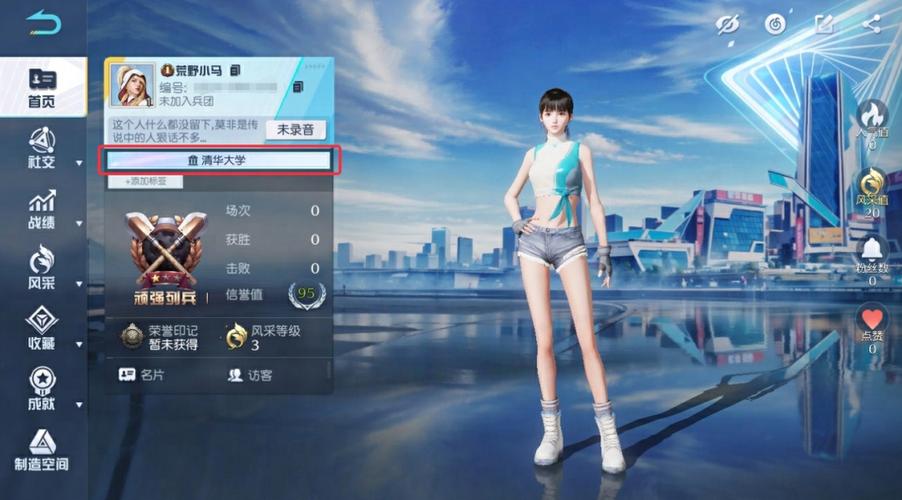This screenshot has height=500, width=902.
Task: Open the 成就 achievements tab
Action: (x=42, y=390)
